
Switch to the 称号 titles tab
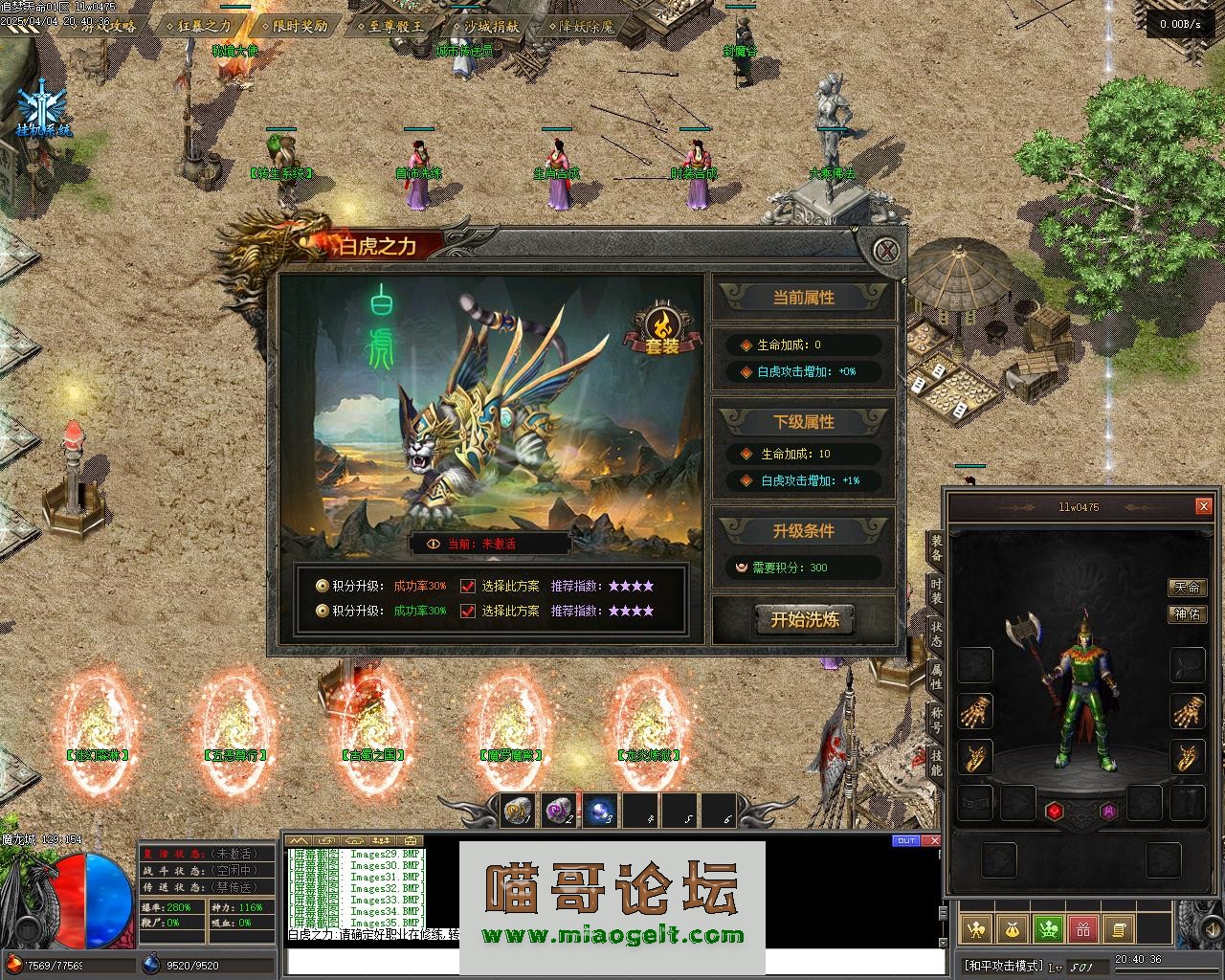(935, 720)
